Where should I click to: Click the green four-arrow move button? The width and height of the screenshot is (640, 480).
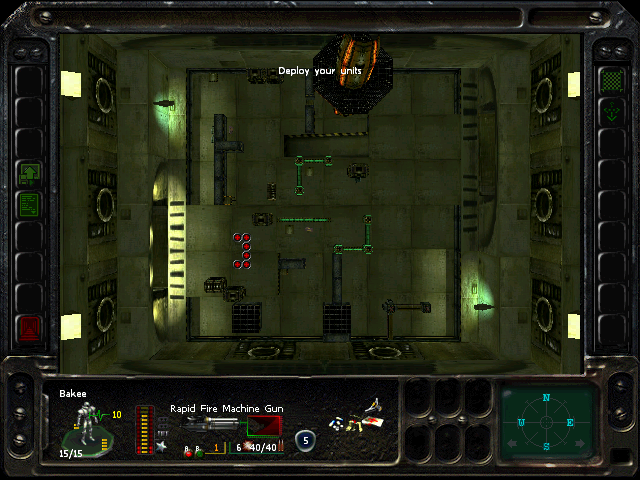coord(609,112)
